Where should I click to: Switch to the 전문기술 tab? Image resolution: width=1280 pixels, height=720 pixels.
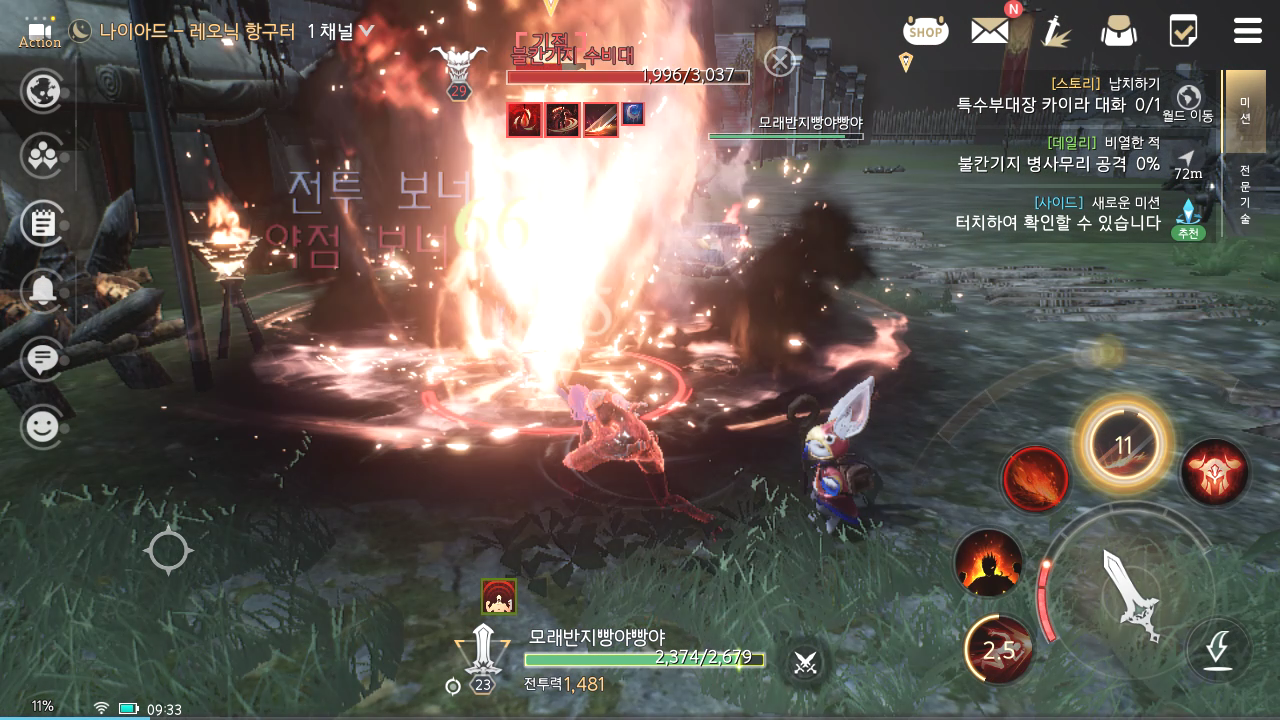coord(1245,194)
